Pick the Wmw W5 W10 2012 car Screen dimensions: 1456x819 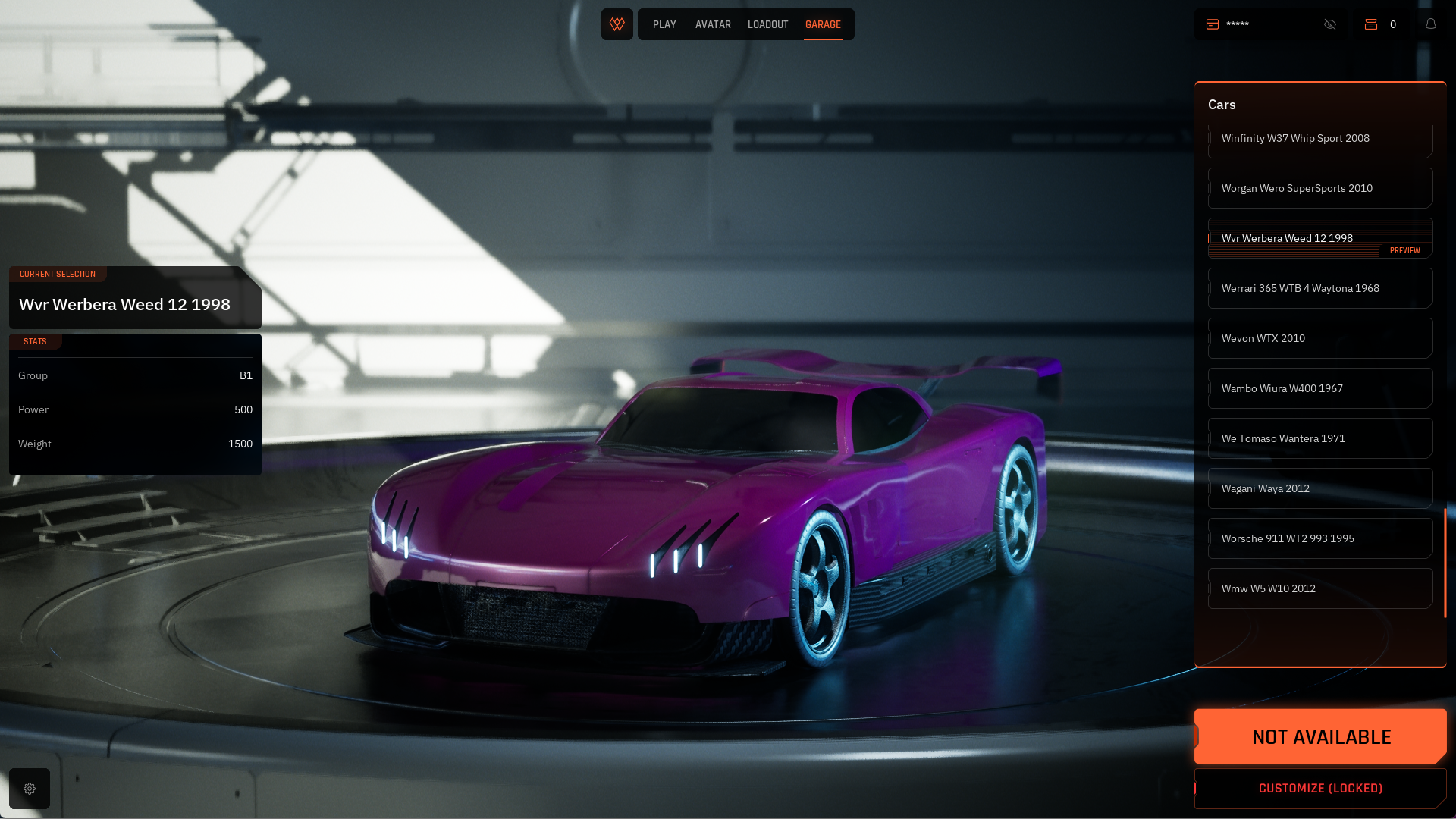tap(1319, 588)
